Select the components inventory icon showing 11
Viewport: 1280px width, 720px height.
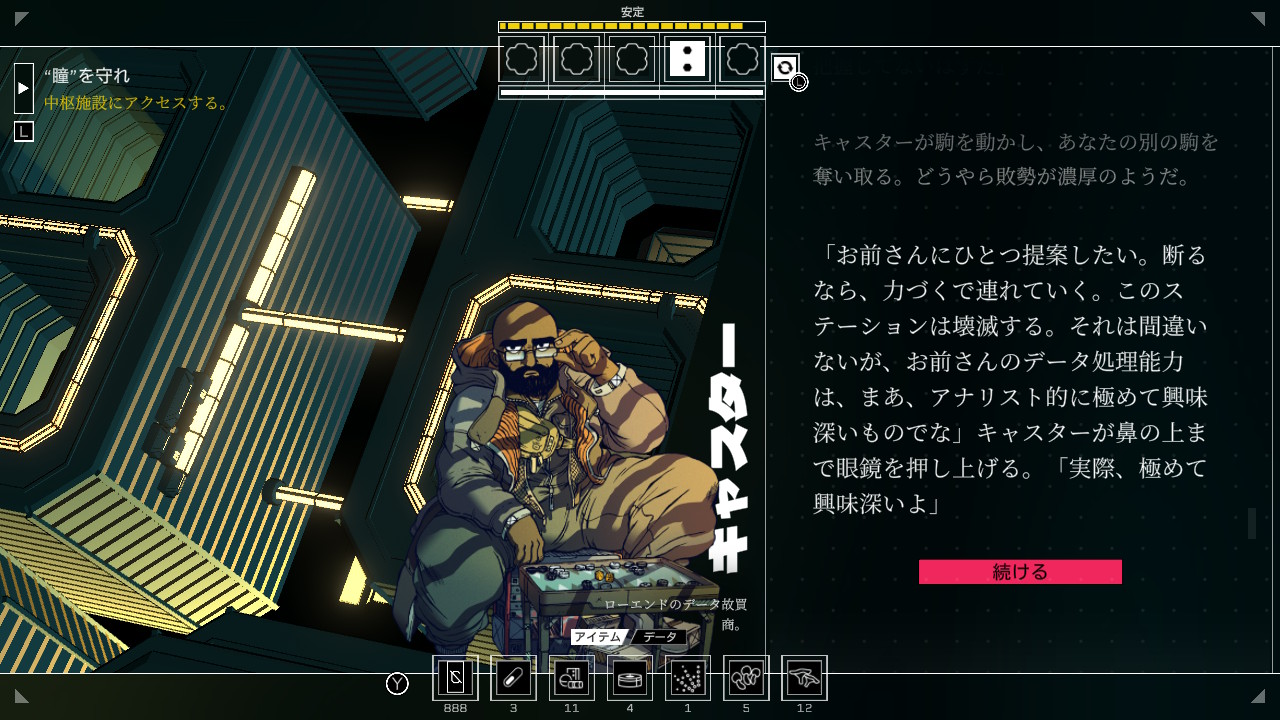coord(571,678)
